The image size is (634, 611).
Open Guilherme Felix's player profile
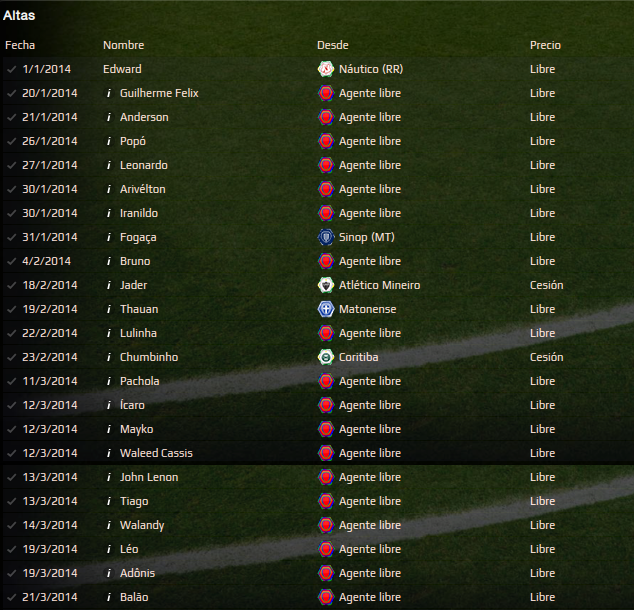click(x=159, y=93)
